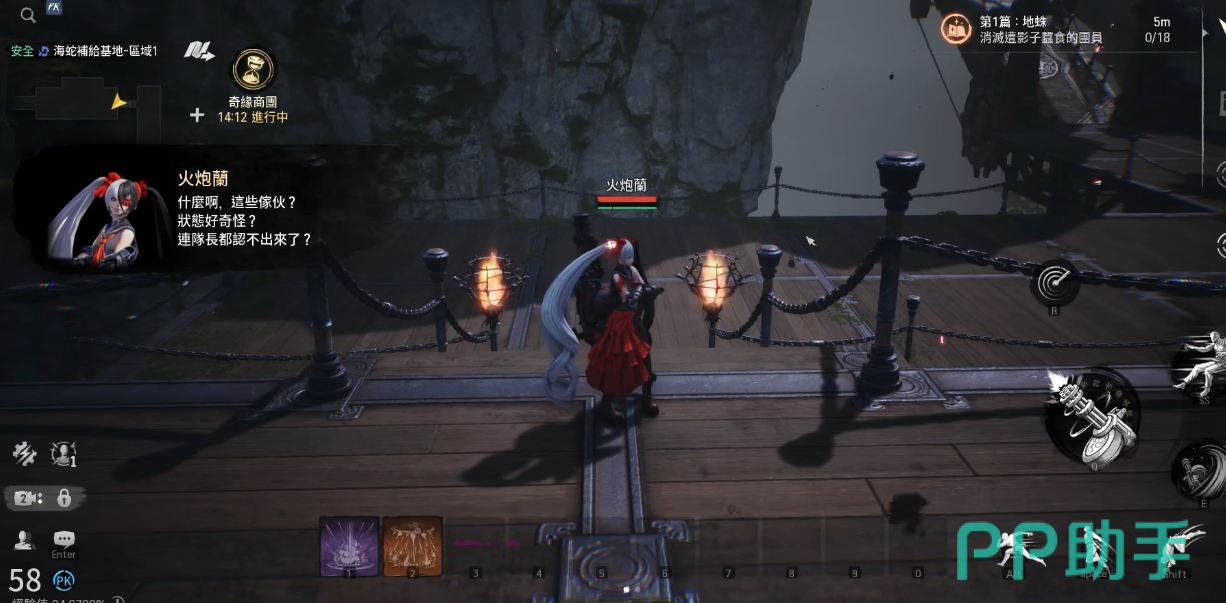Open the magnifier search icon
Screen dimensions: 1226x603
(x=28, y=14)
